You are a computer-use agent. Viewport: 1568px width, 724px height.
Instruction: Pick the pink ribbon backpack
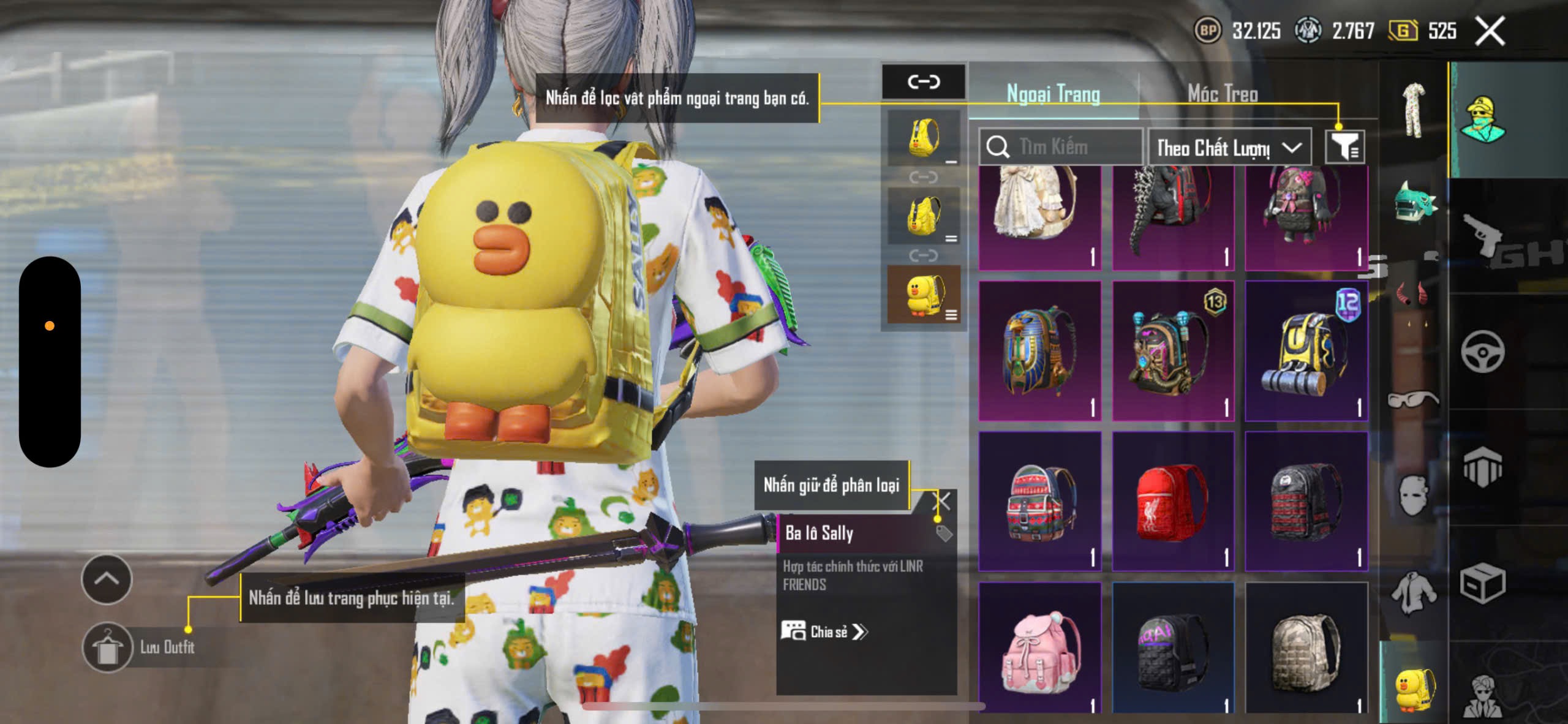pyautogui.click(x=1039, y=648)
